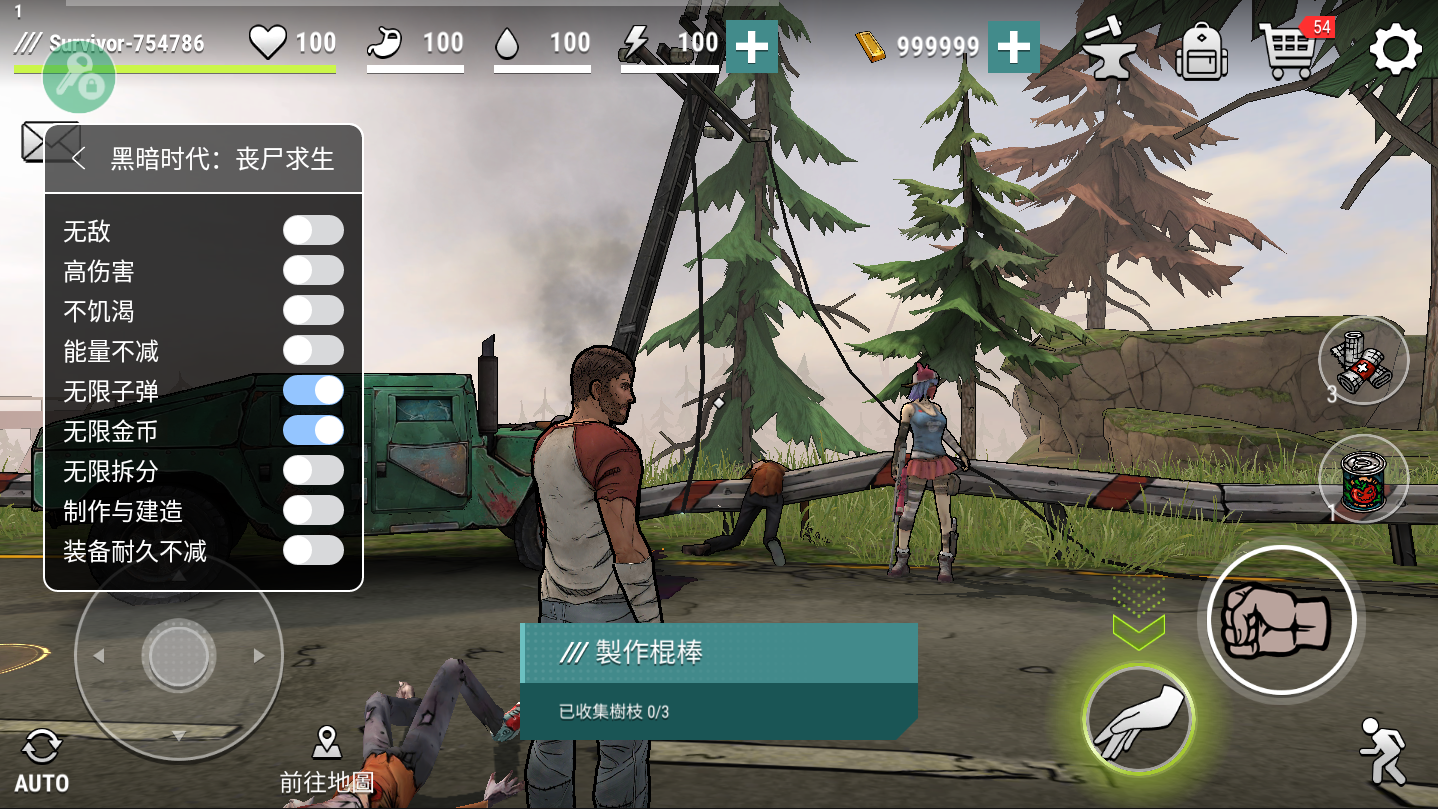
Task: Toggle the AUTO mode button
Action: click(42, 761)
